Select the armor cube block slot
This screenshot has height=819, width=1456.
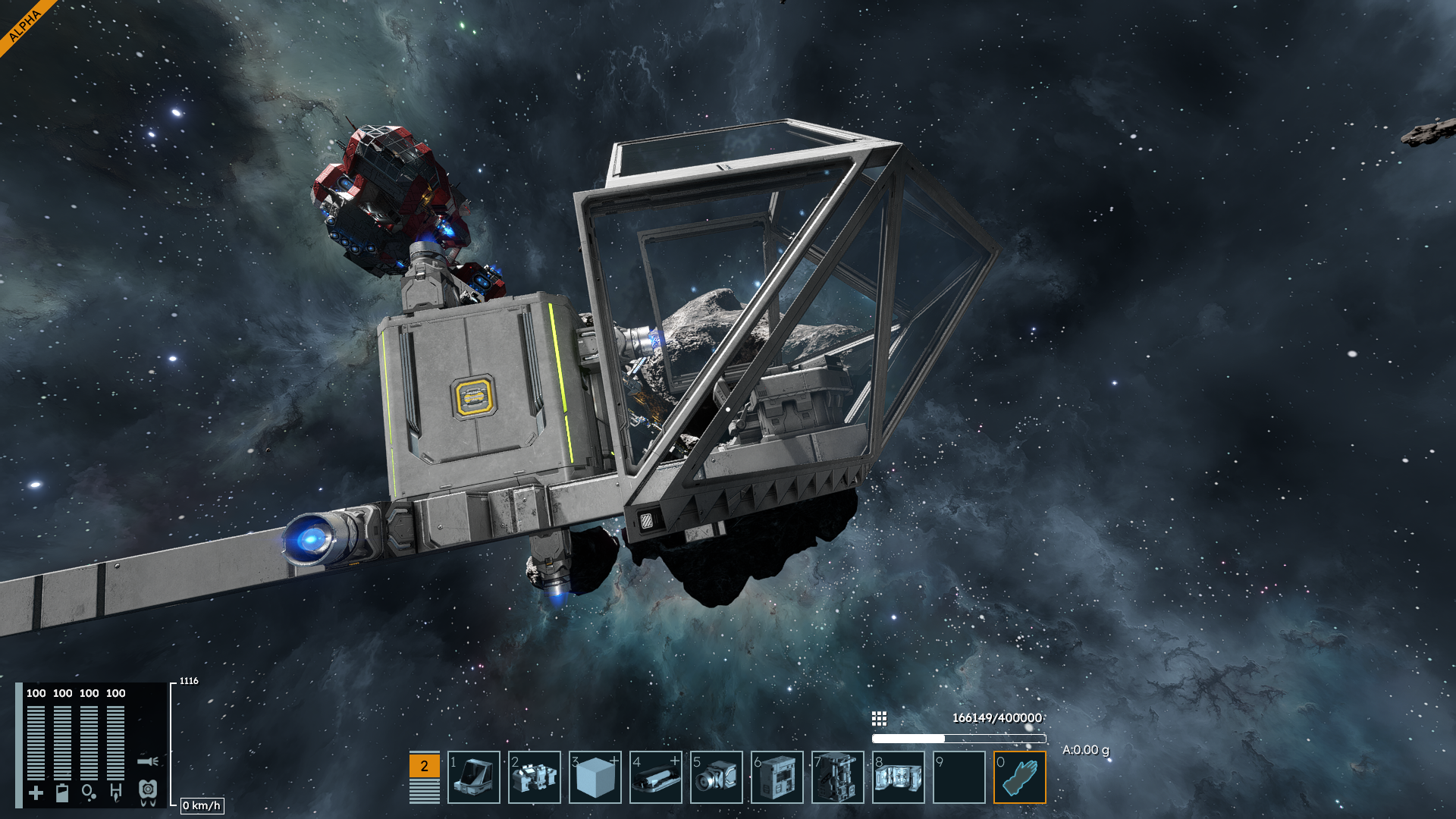[595, 777]
